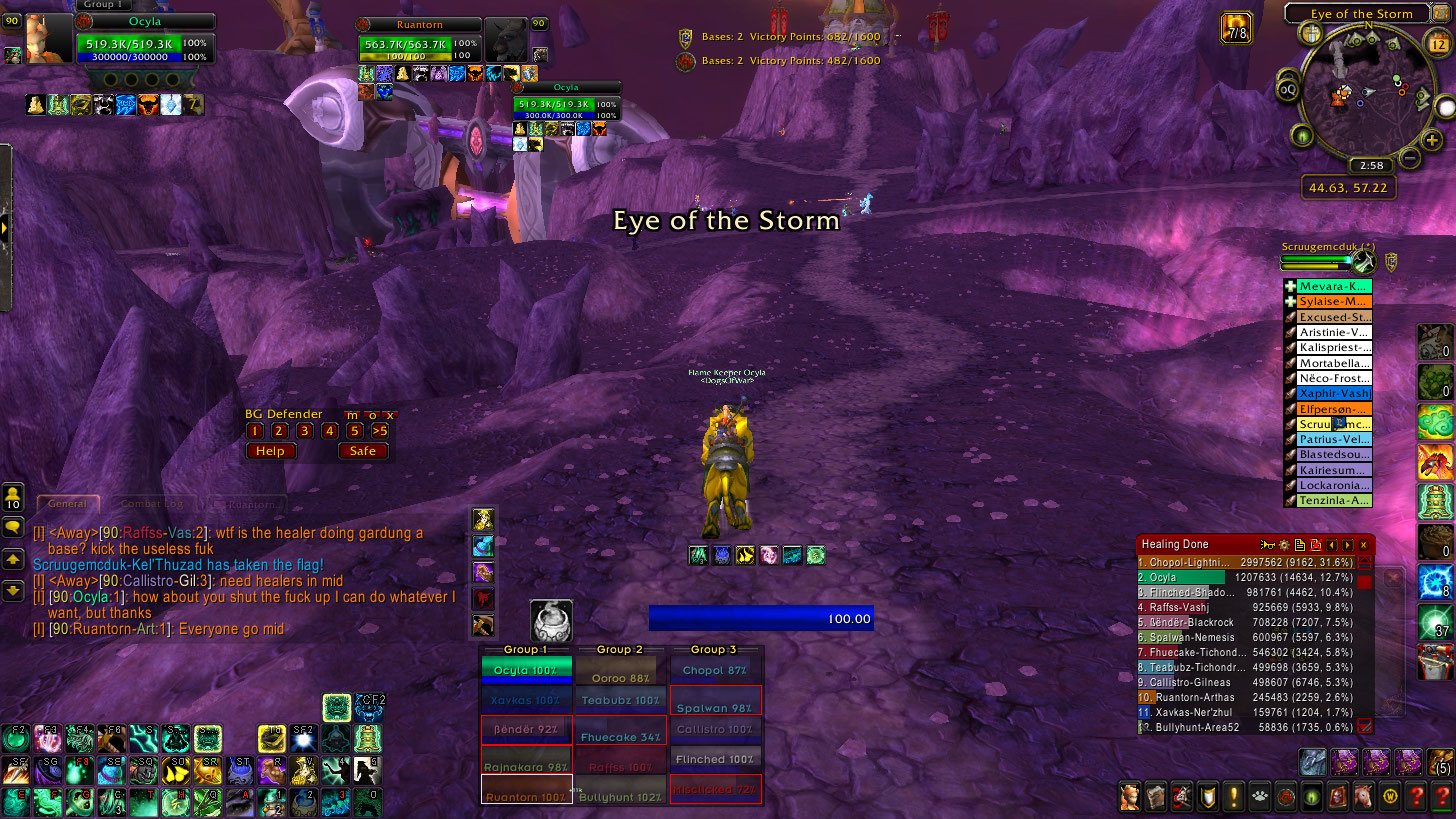
Task: Open the chat menu speech bubble button
Action: [13, 526]
